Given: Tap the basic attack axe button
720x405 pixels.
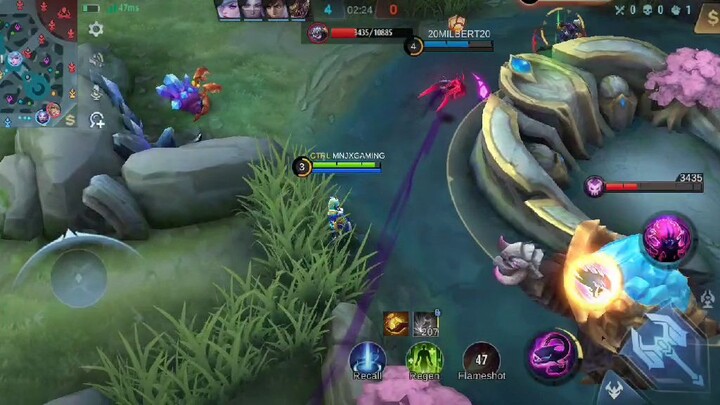Looking at the screenshot, I should 662,351.
